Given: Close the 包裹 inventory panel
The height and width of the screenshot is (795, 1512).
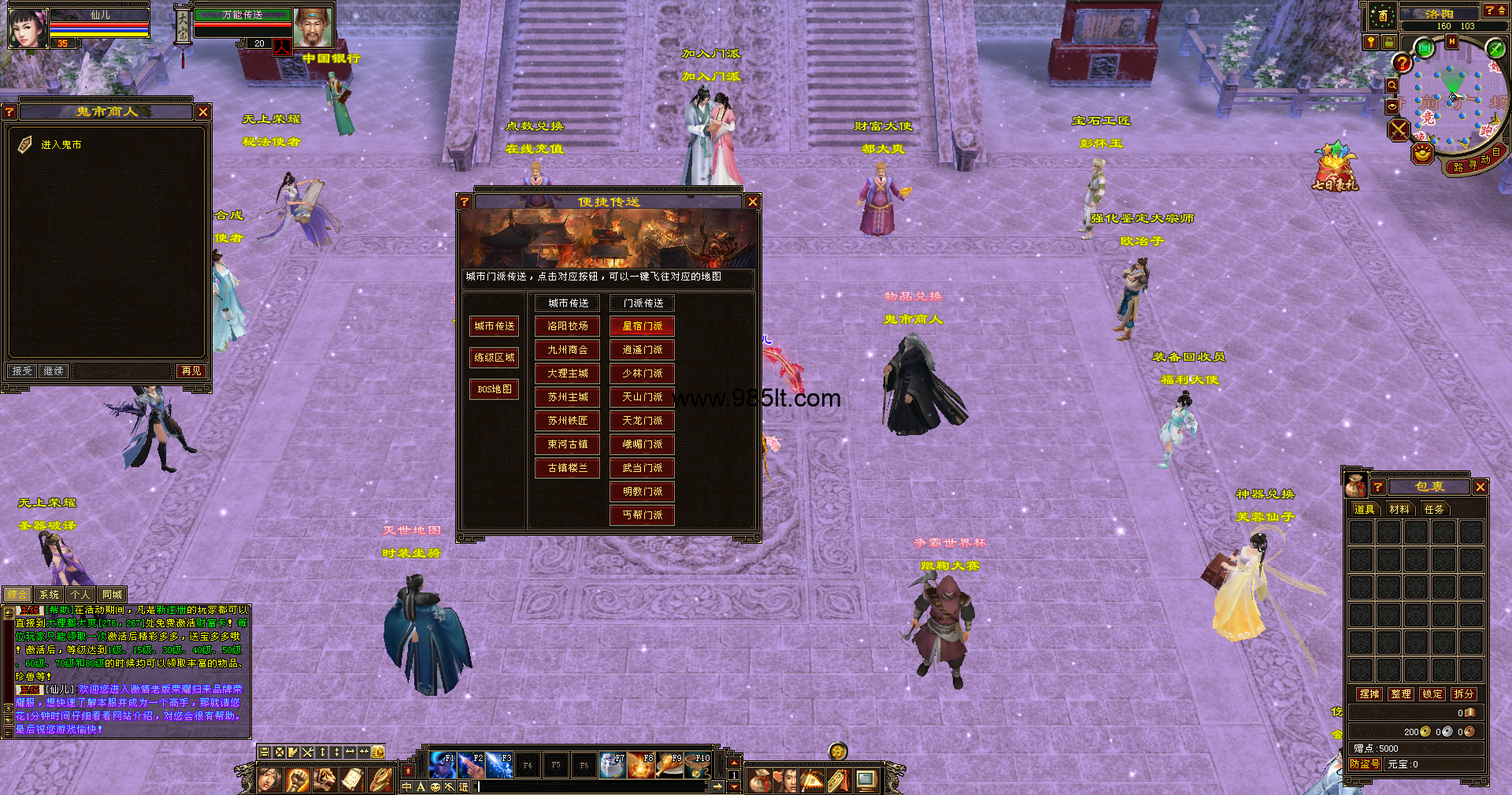Looking at the screenshot, I should click(x=1480, y=487).
